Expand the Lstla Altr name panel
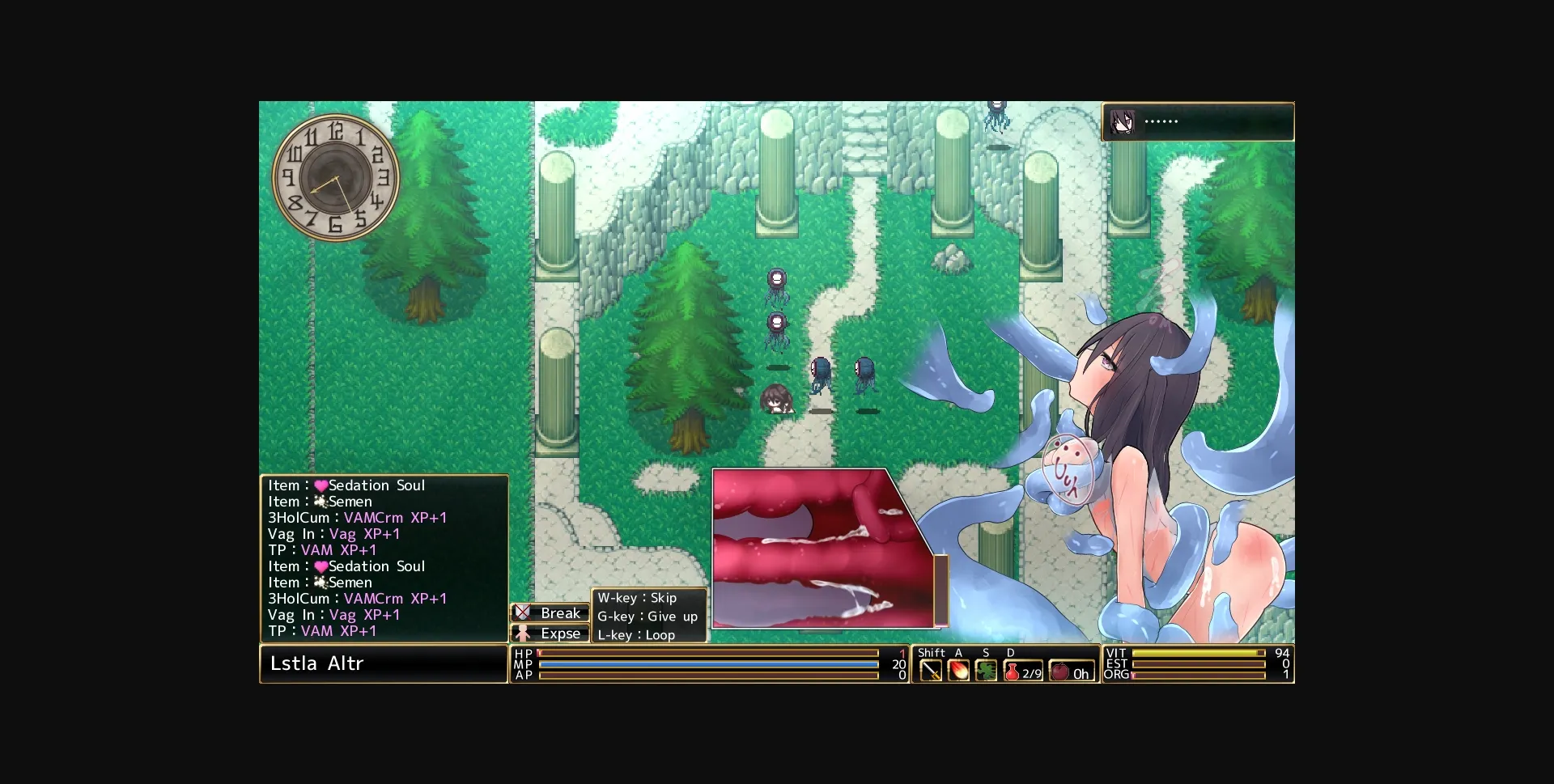Image resolution: width=1554 pixels, height=784 pixels. (x=384, y=663)
